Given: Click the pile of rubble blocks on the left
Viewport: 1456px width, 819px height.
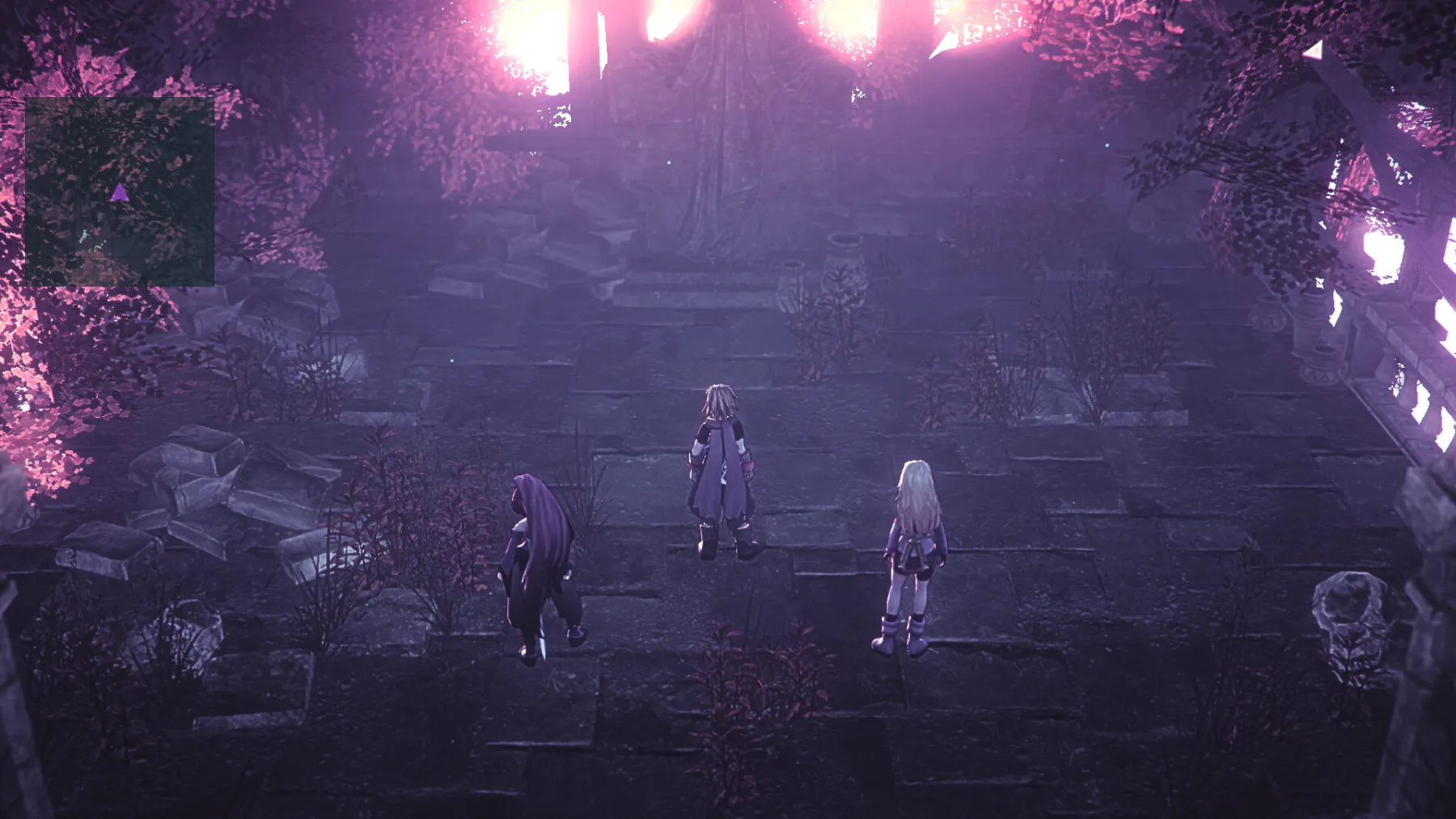Looking at the screenshot, I should (202, 501).
